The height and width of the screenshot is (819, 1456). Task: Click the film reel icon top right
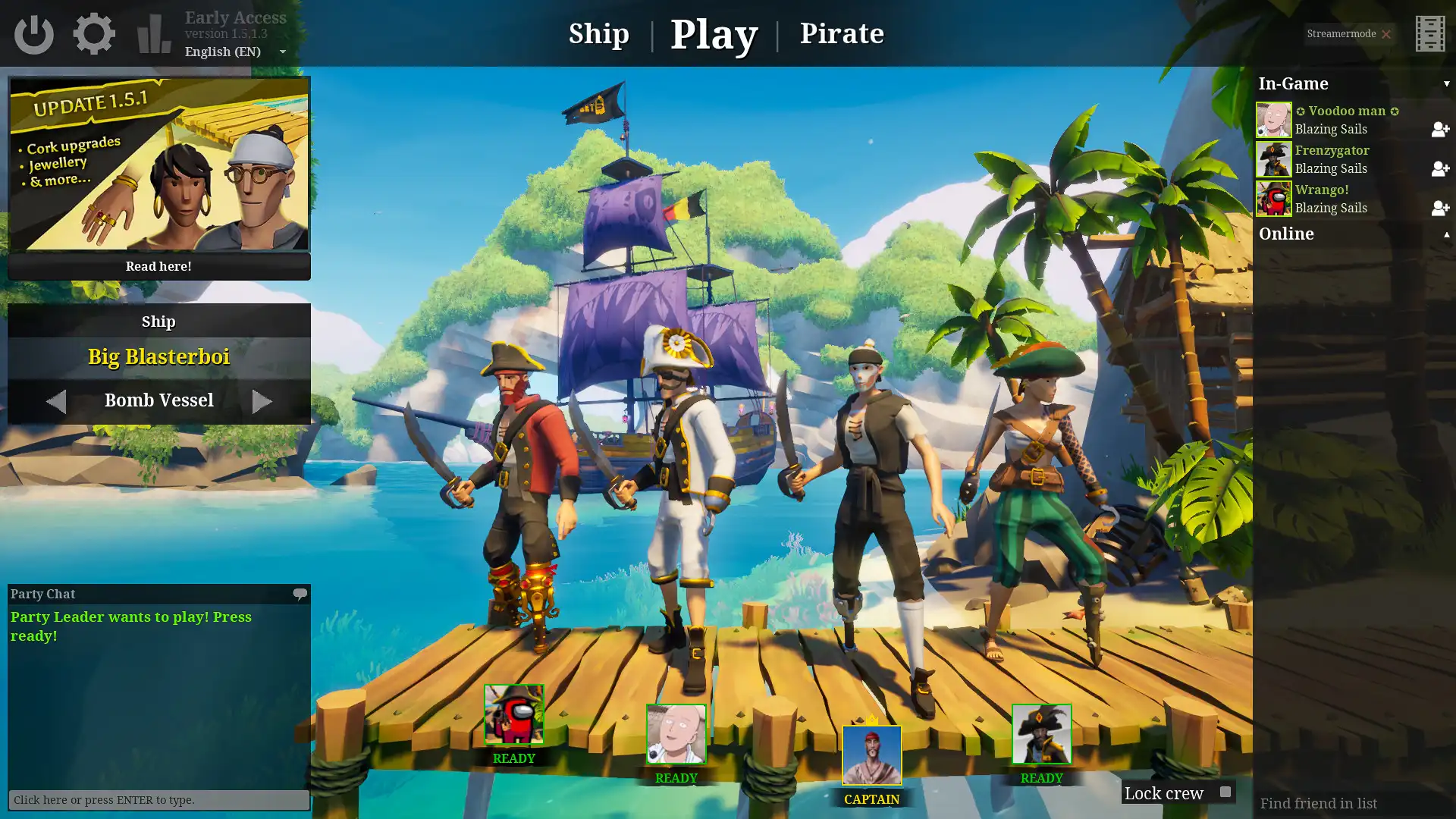click(x=1430, y=33)
